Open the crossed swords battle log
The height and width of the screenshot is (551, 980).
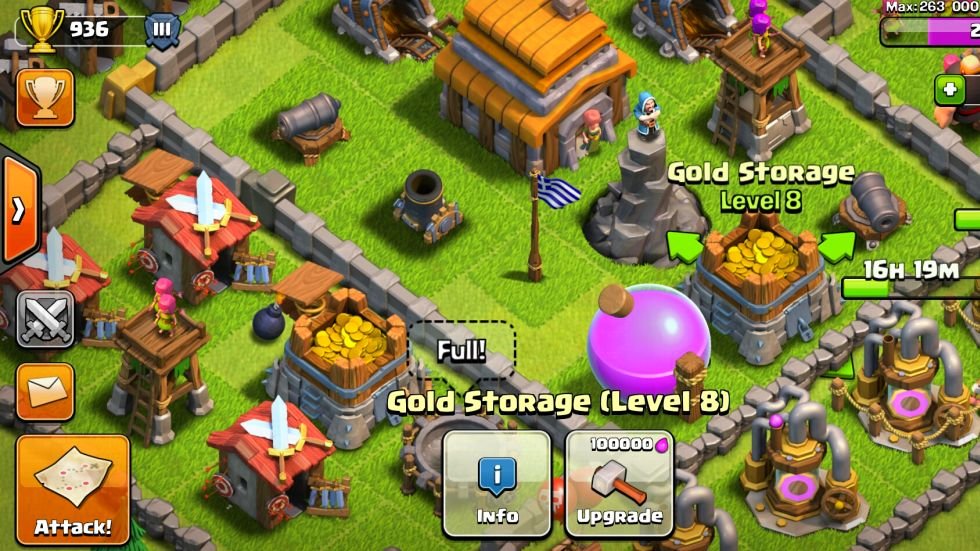click(45, 319)
